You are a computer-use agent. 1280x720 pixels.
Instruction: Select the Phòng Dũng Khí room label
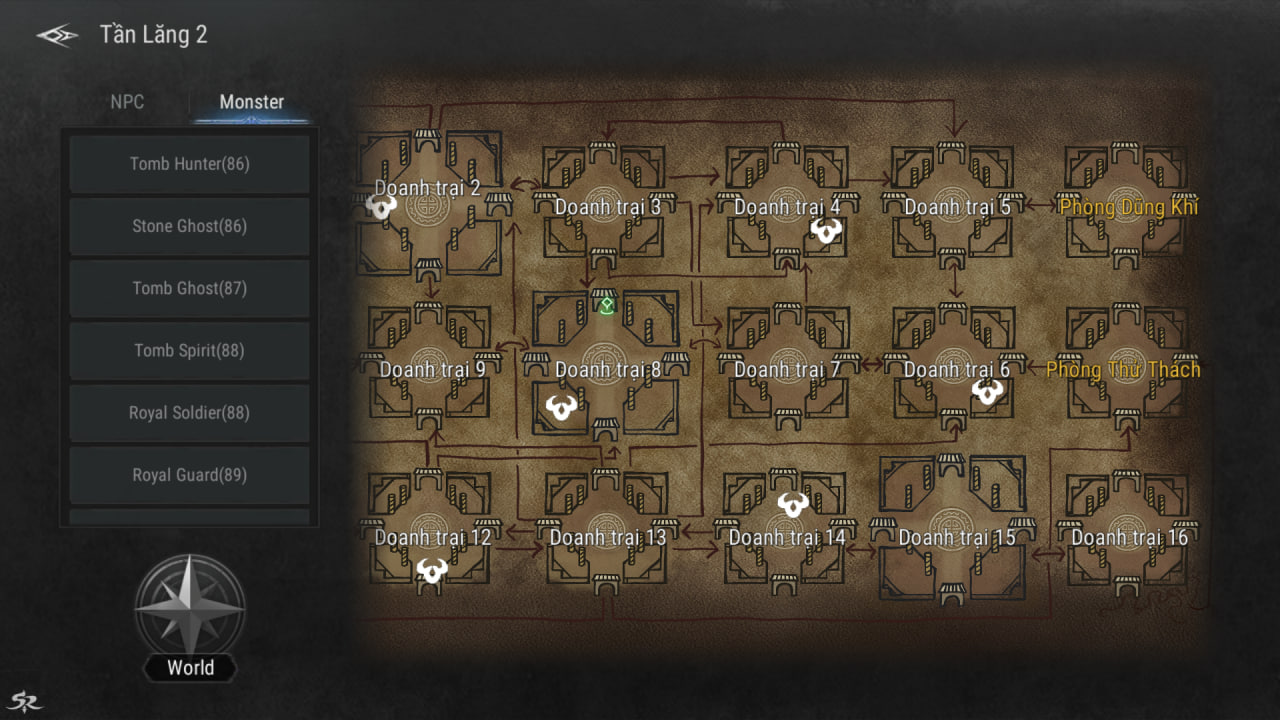click(x=1128, y=207)
